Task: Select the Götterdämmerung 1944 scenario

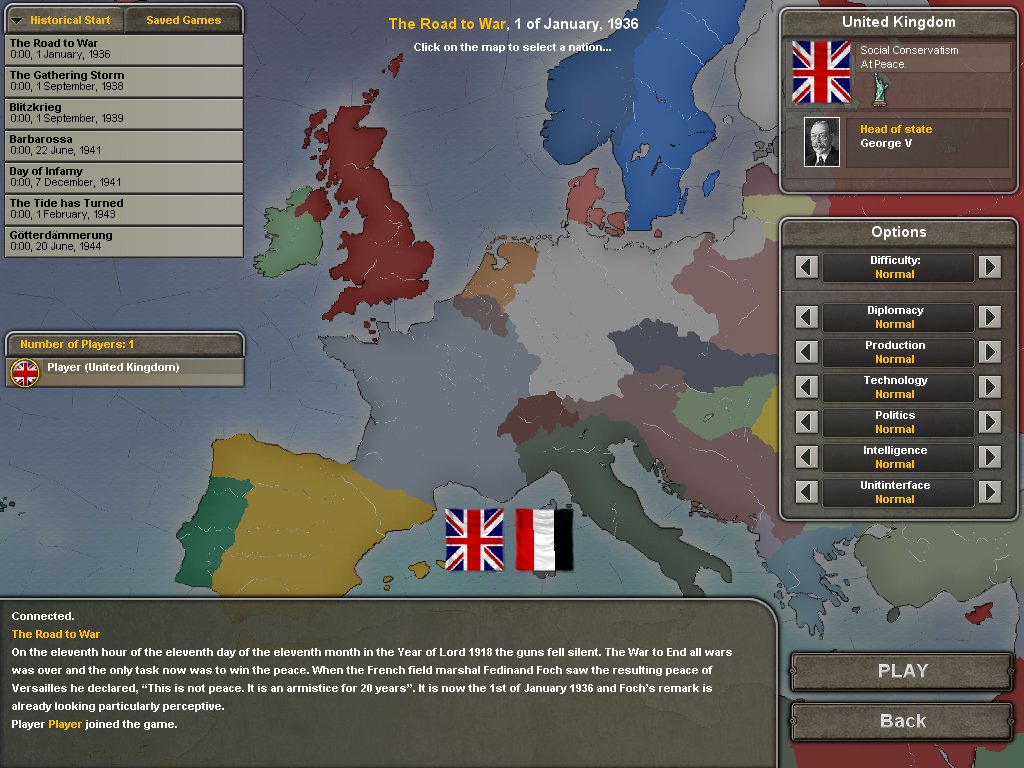Action: (x=123, y=241)
